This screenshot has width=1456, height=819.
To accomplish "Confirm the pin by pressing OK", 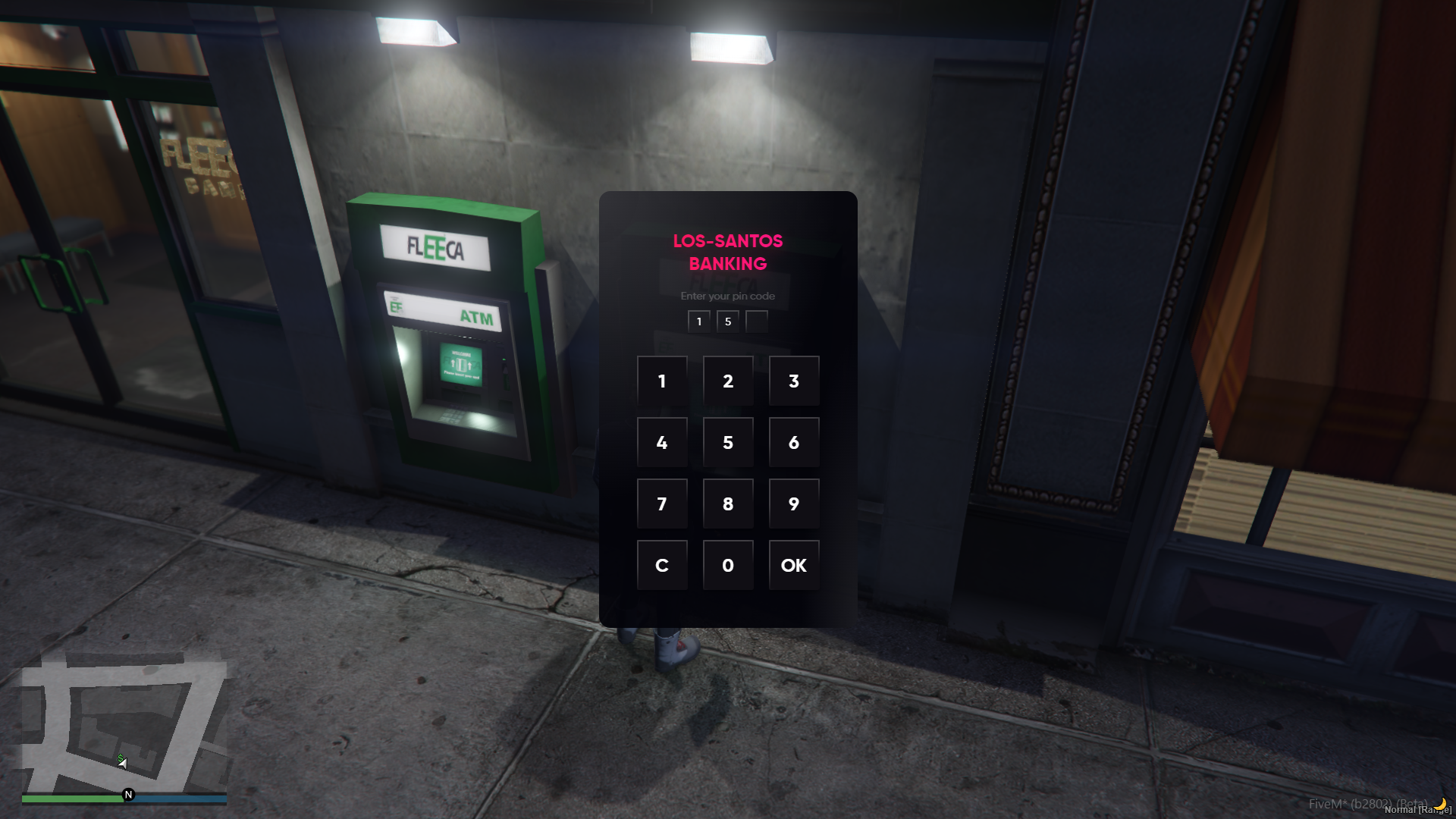I will tap(793, 565).
